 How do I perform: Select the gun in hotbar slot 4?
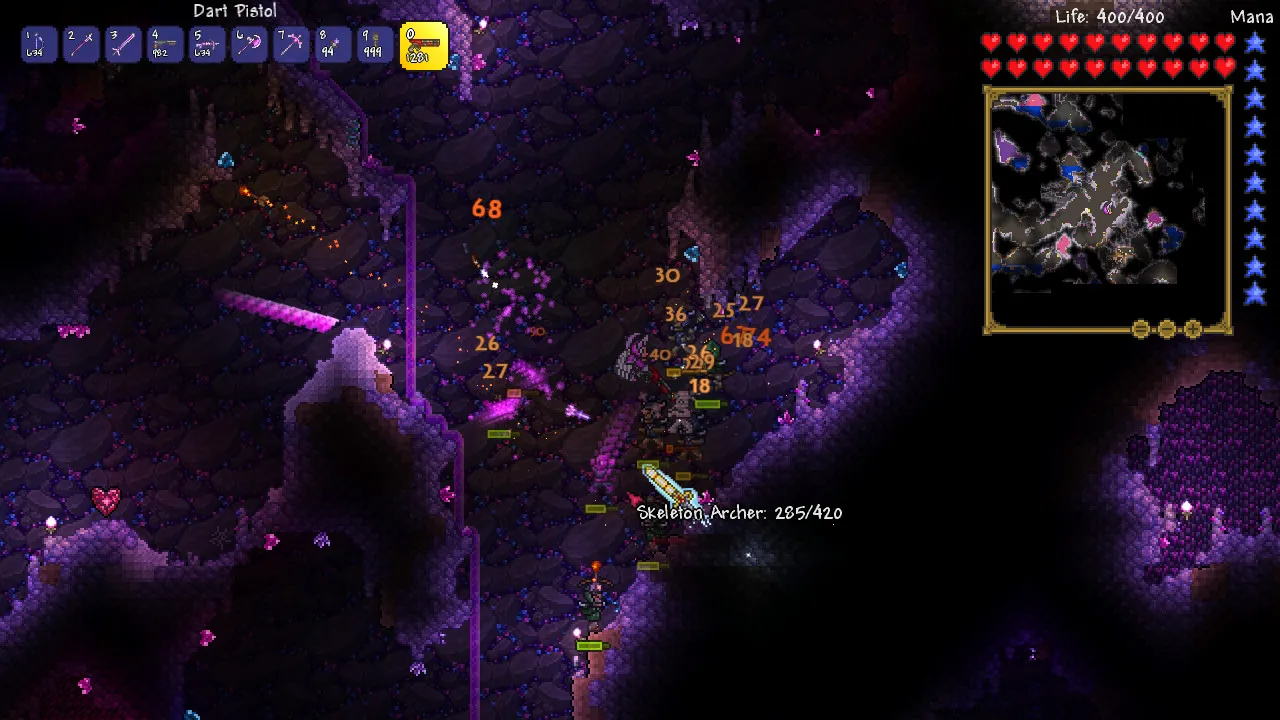[165, 45]
